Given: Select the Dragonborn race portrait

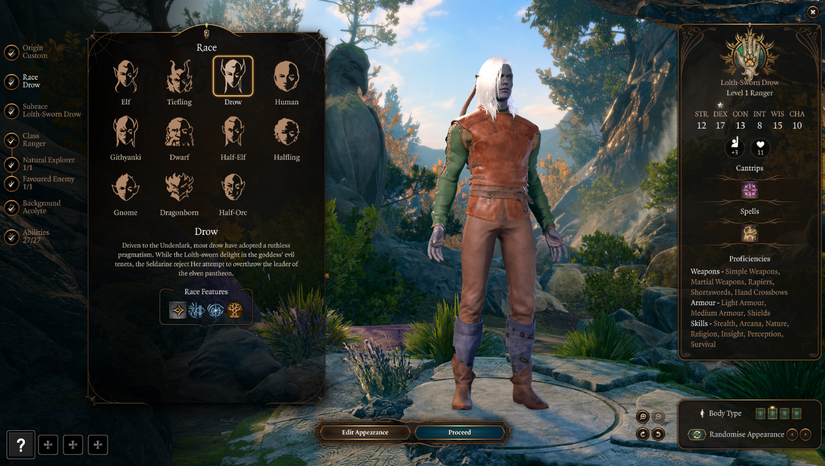Looking at the screenshot, I should 179,187.
